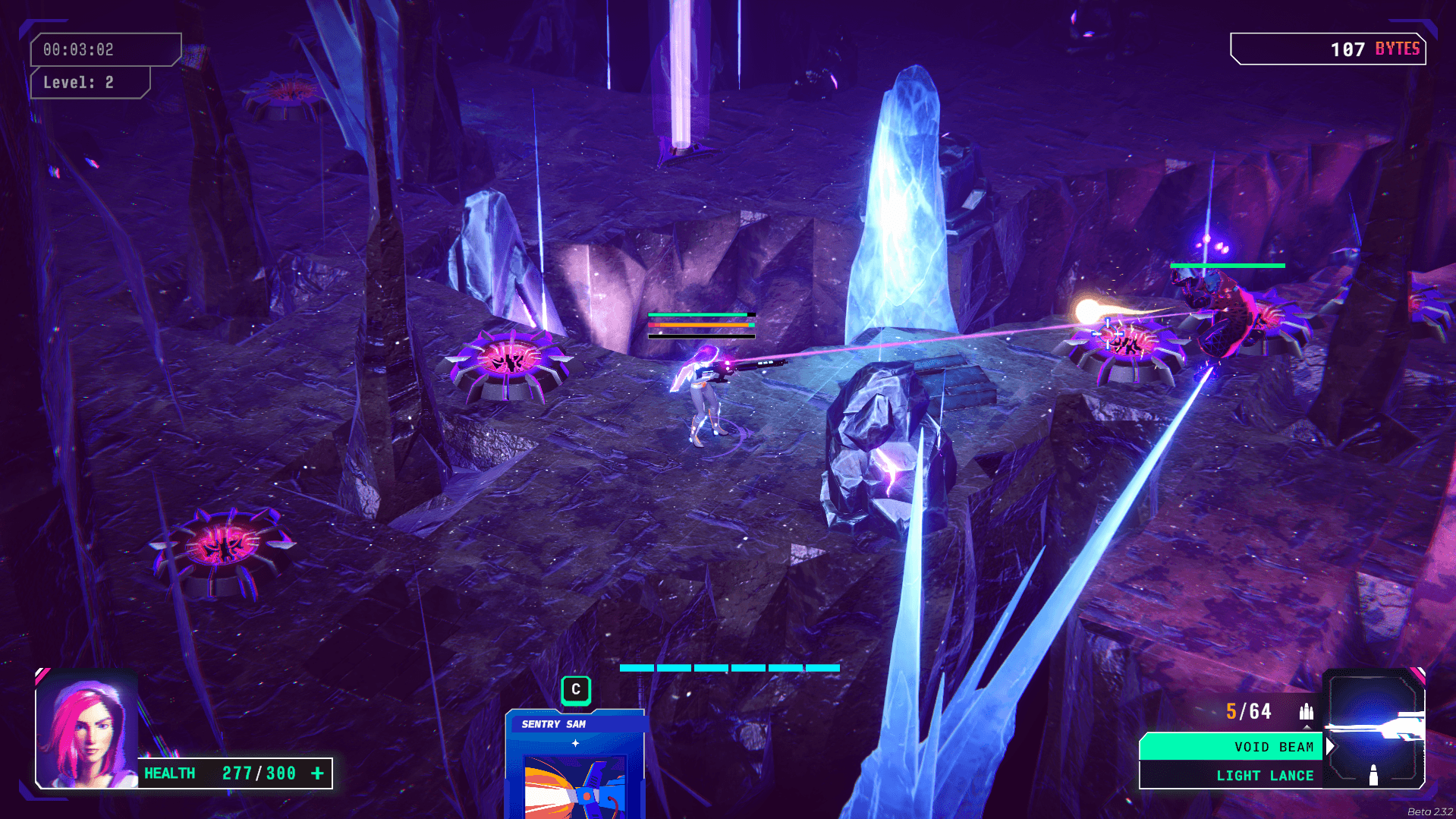The width and height of the screenshot is (1456, 819).
Task: Activate the Sentry Sam ability card
Action: (x=575, y=767)
